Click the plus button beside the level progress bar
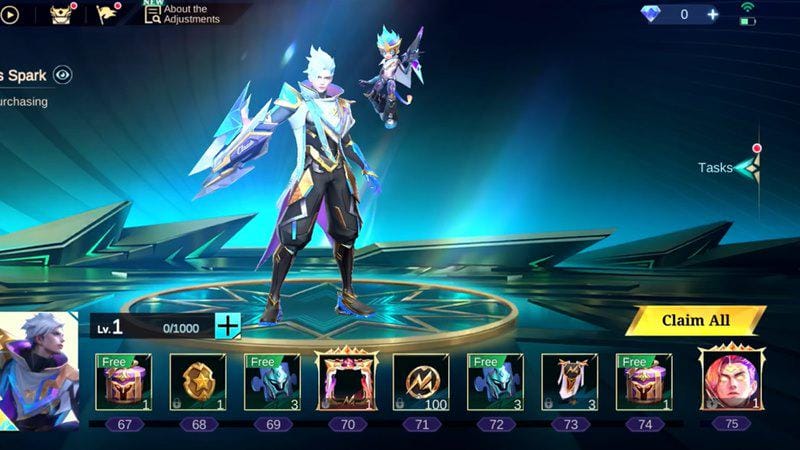The width and height of the screenshot is (800, 450). click(228, 326)
